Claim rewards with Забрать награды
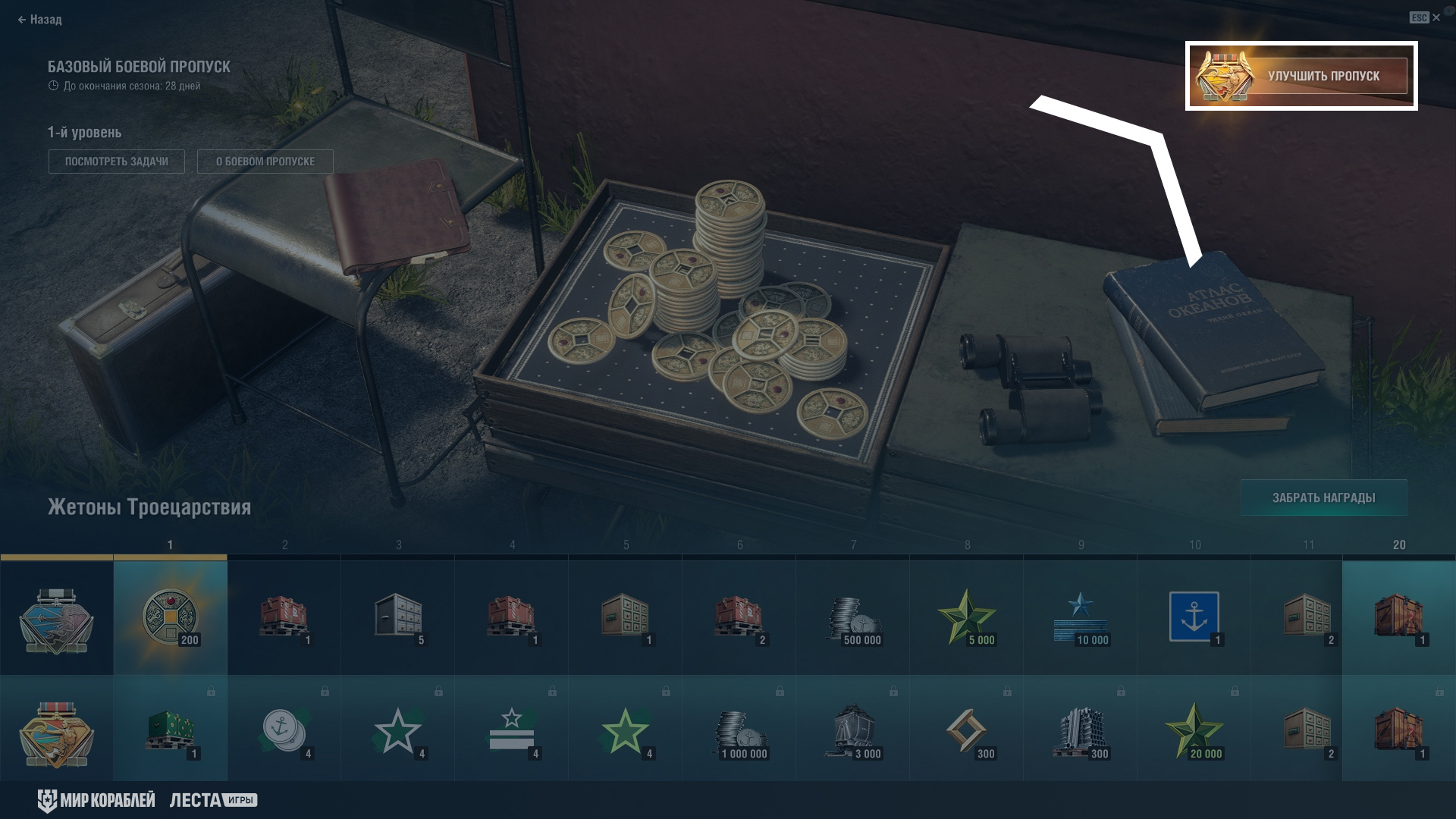 1323,498
